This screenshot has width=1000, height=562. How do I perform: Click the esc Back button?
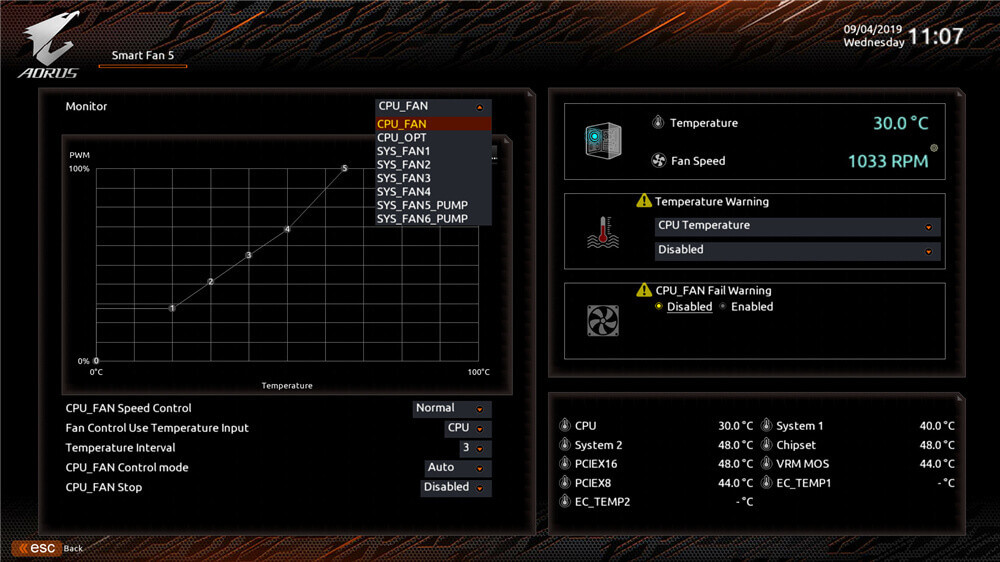pos(48,549)
